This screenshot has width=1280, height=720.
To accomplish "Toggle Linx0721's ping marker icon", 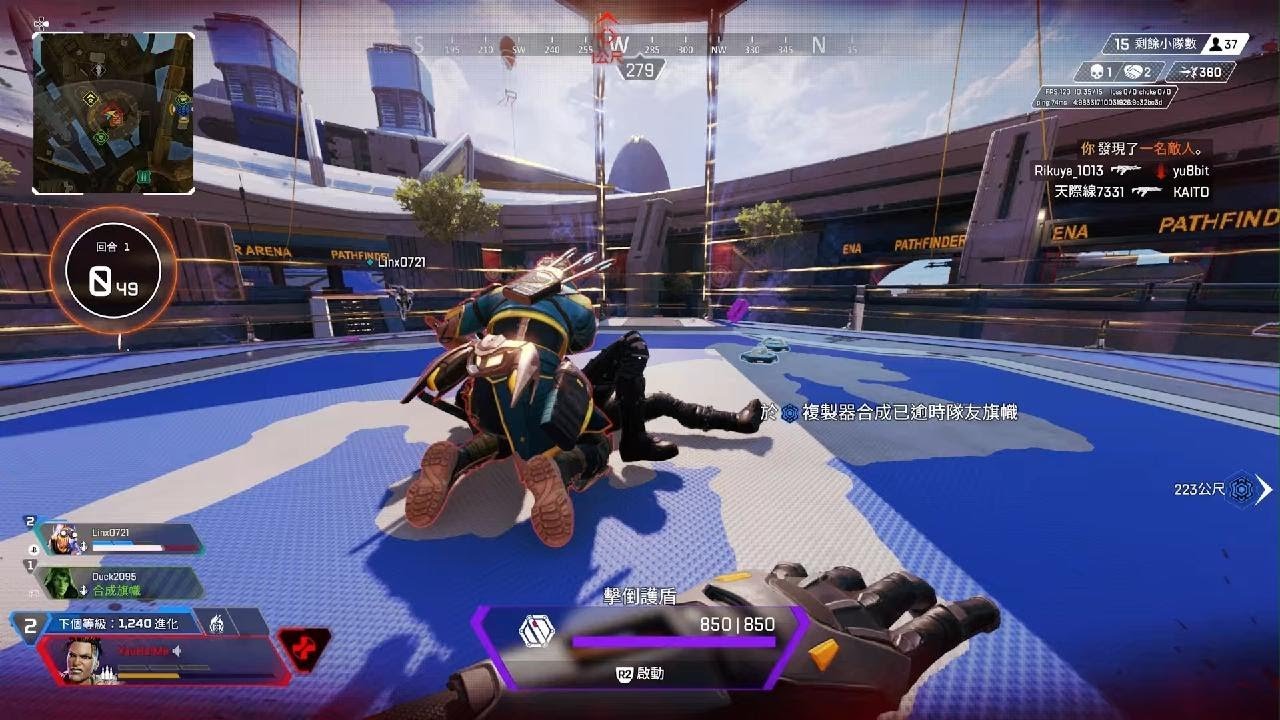I will pos(84,546).
